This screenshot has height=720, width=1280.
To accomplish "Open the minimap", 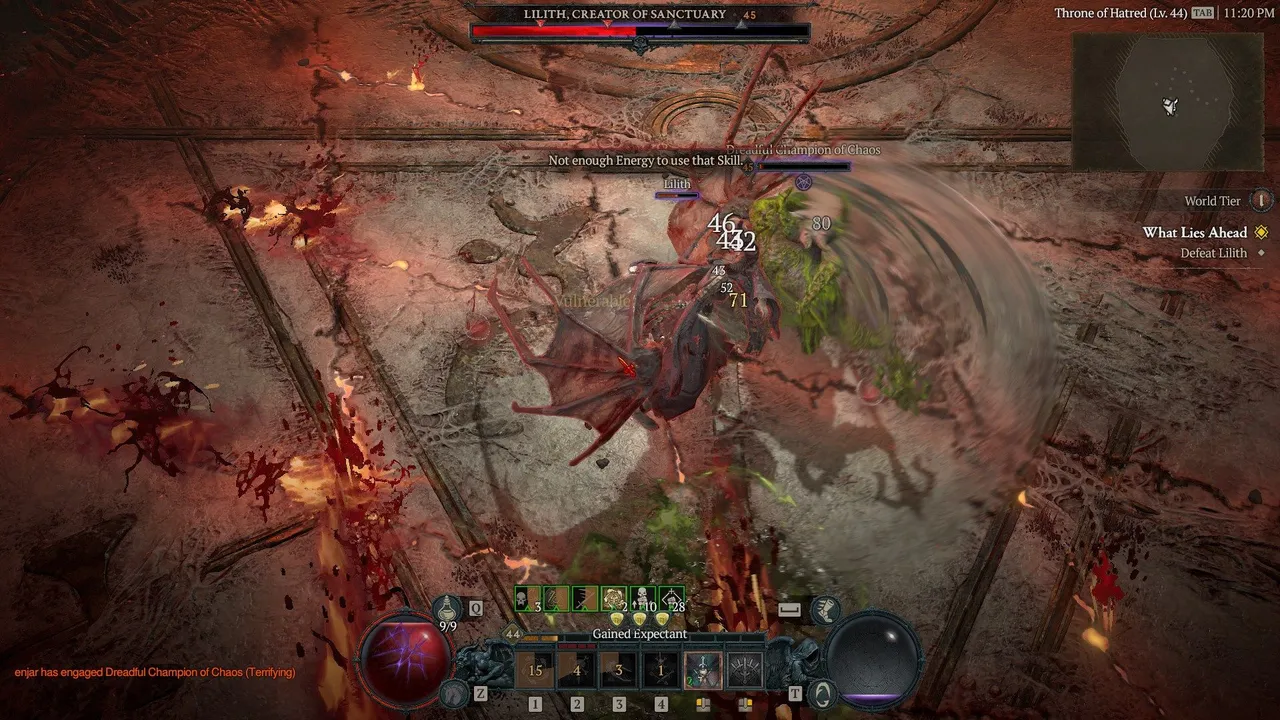I will (1167, 102).
